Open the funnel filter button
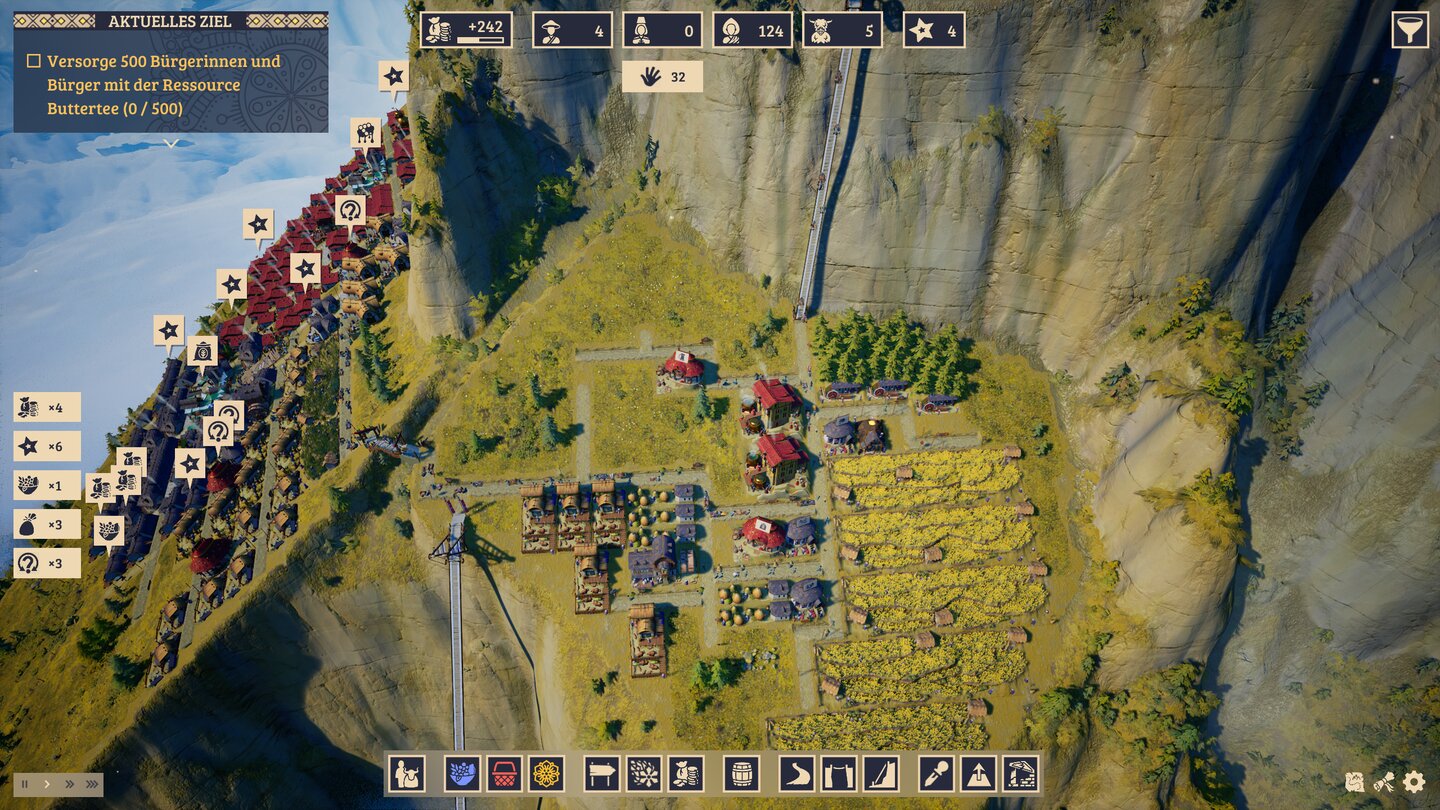The width and height of the screenshot is (1440, 810). (x=1410, y=30)
